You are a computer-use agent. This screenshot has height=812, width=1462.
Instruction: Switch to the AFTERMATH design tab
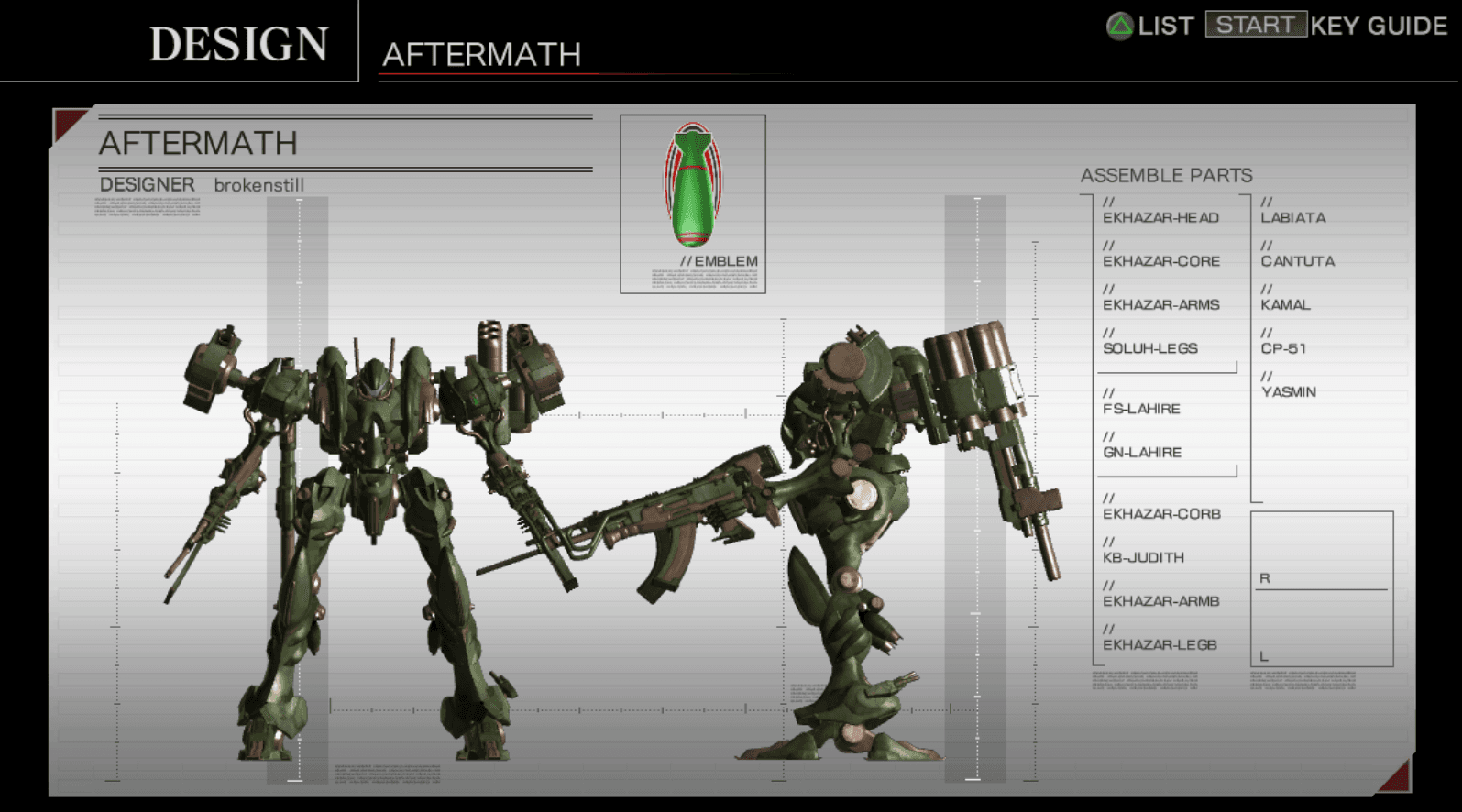tap(483, 55)
